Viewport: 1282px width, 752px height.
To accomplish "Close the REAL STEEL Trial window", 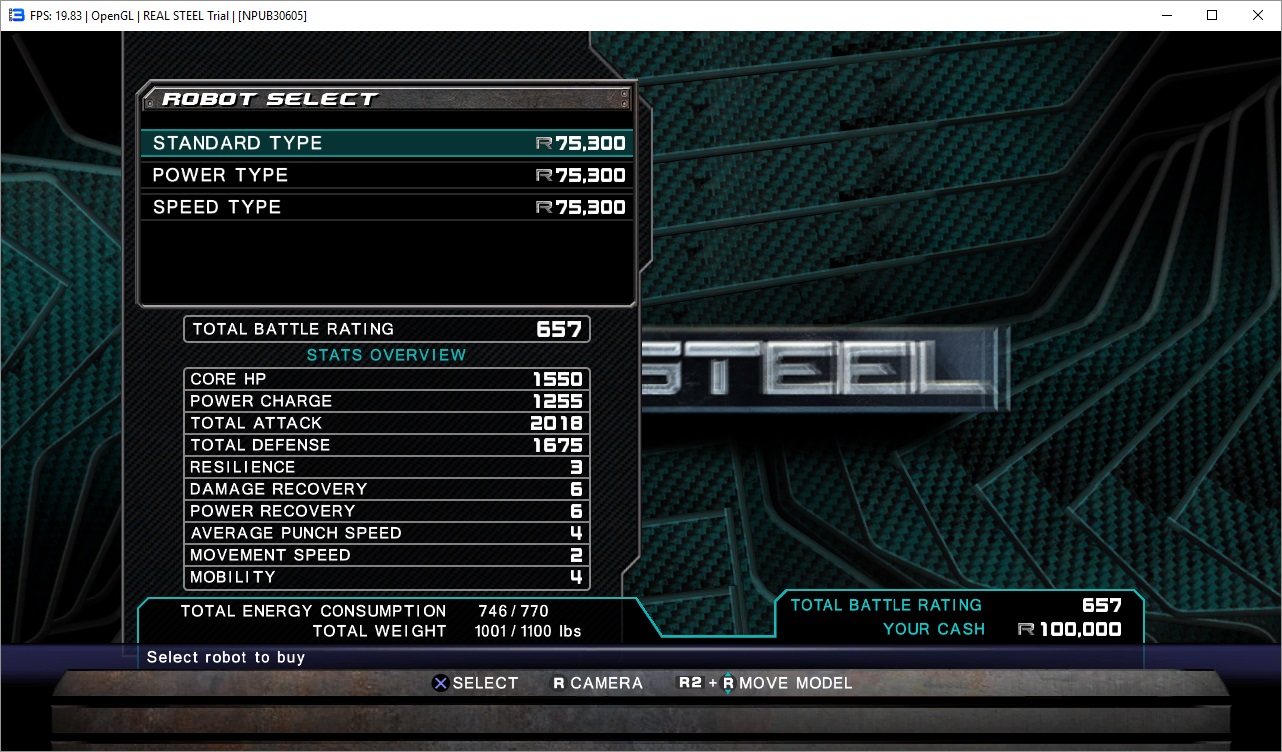I will click(x=1258, y=15).
